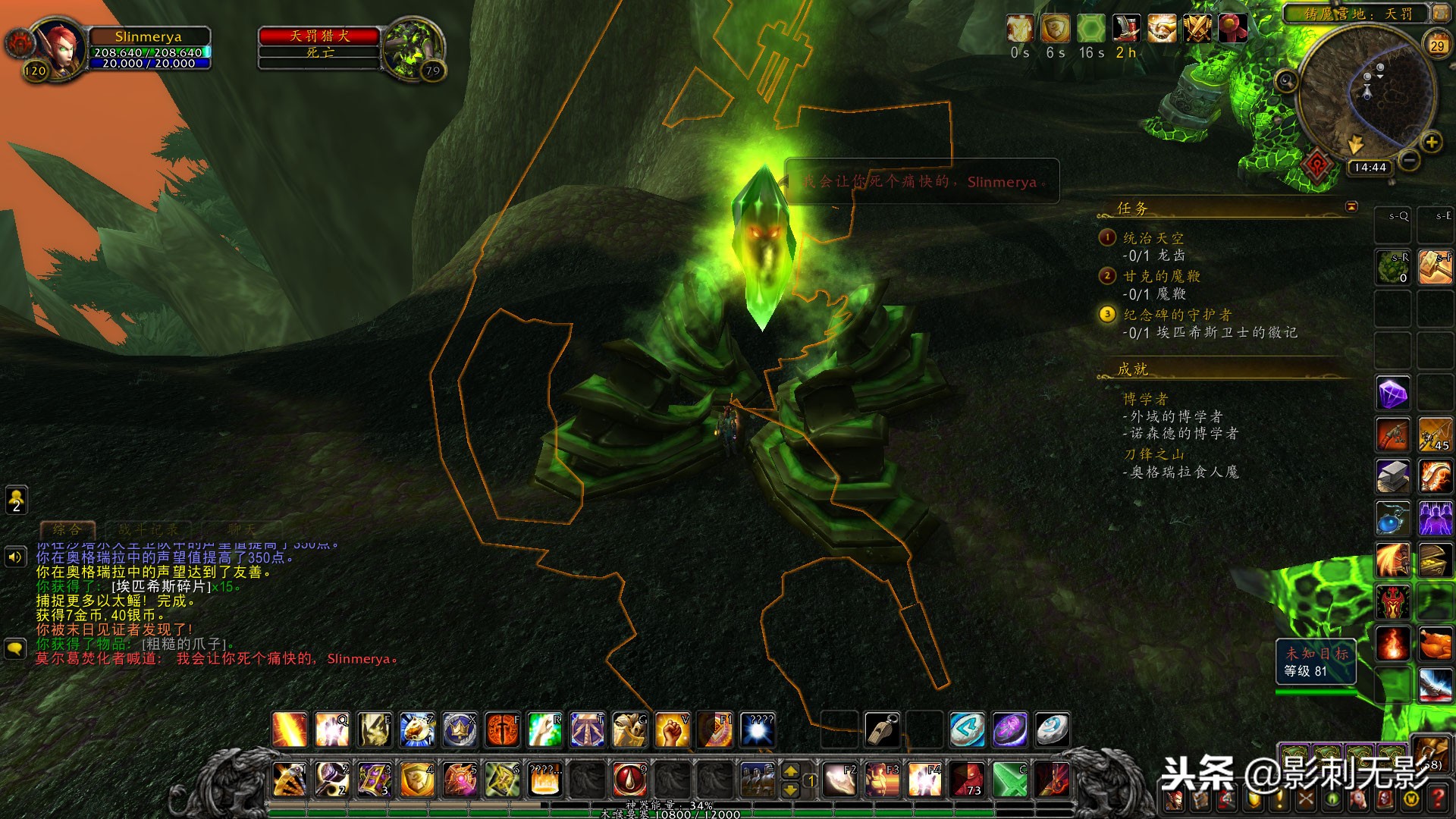1456x819 pixels.
Task: Activate the golden fist ability
Action: 672,730
